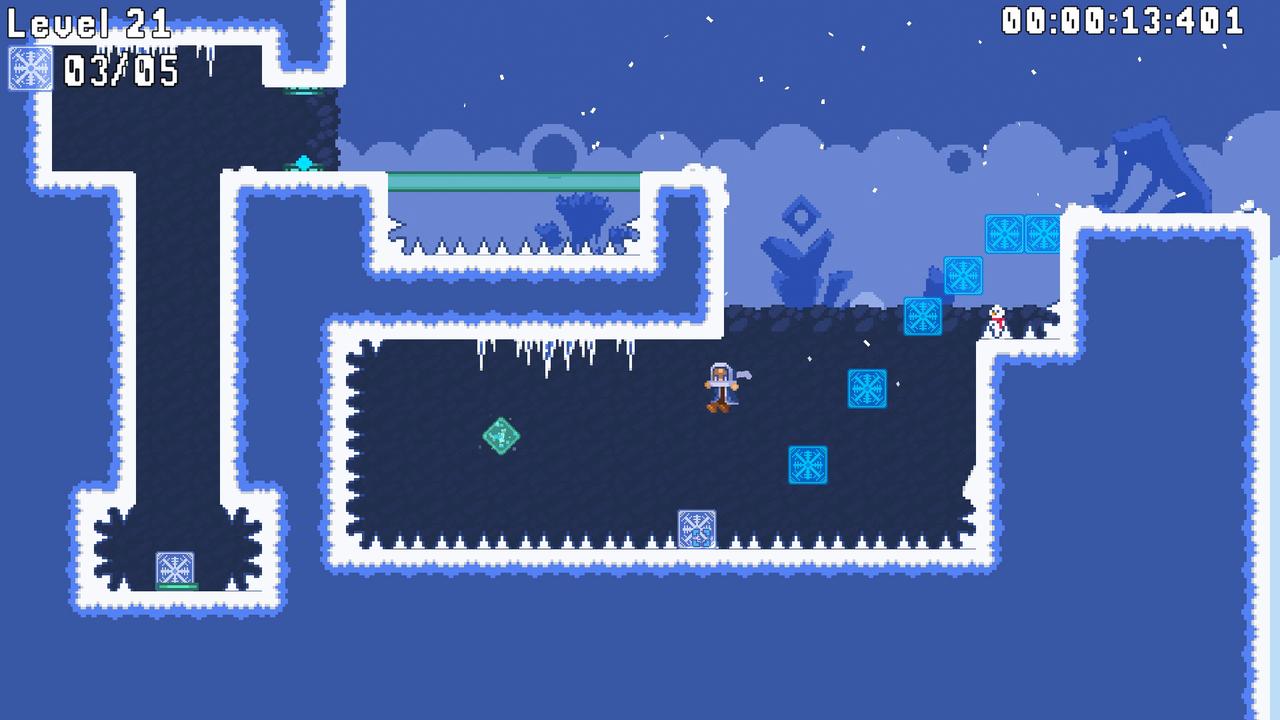Click the green platform strip above the spike pit

(x=515, y=180)
